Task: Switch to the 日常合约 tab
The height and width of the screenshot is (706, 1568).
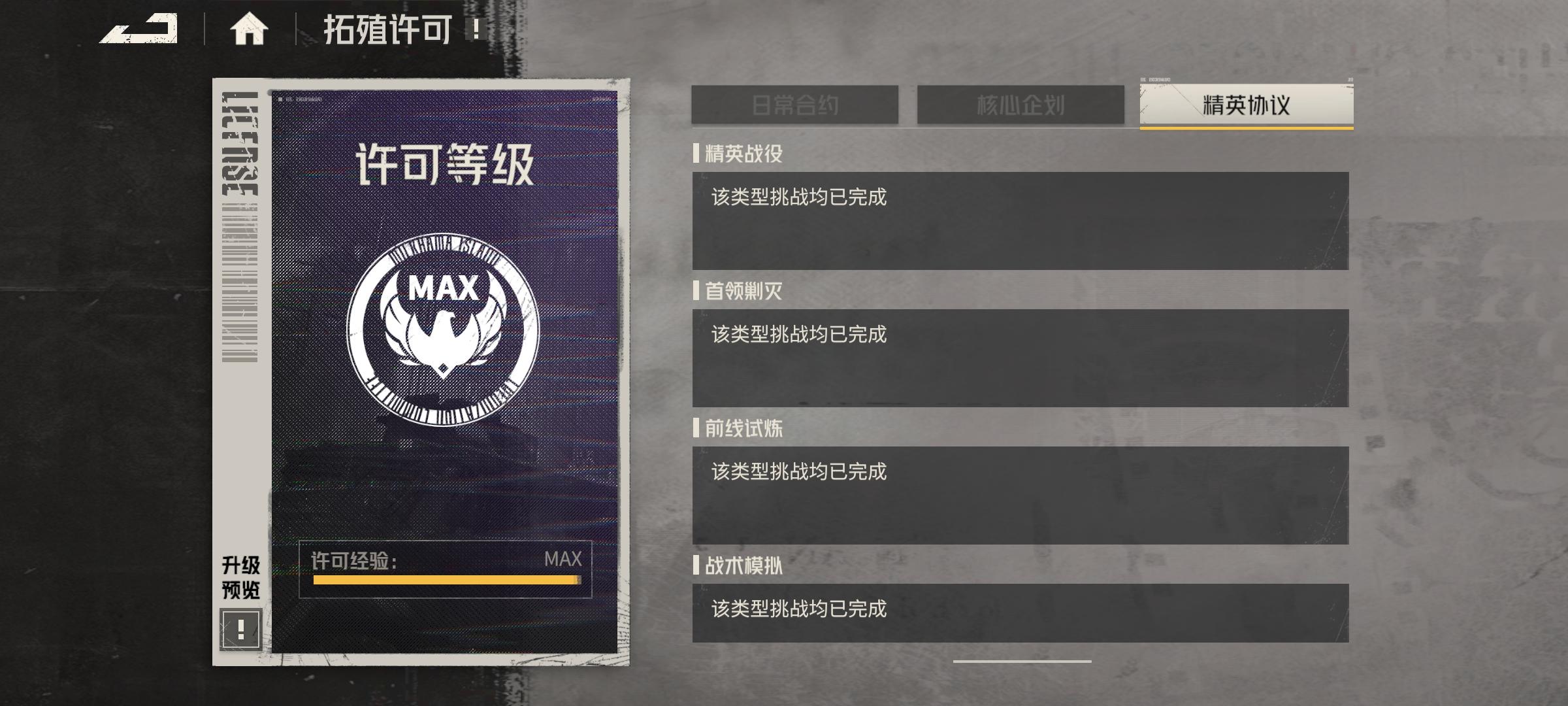Action: 796,104
